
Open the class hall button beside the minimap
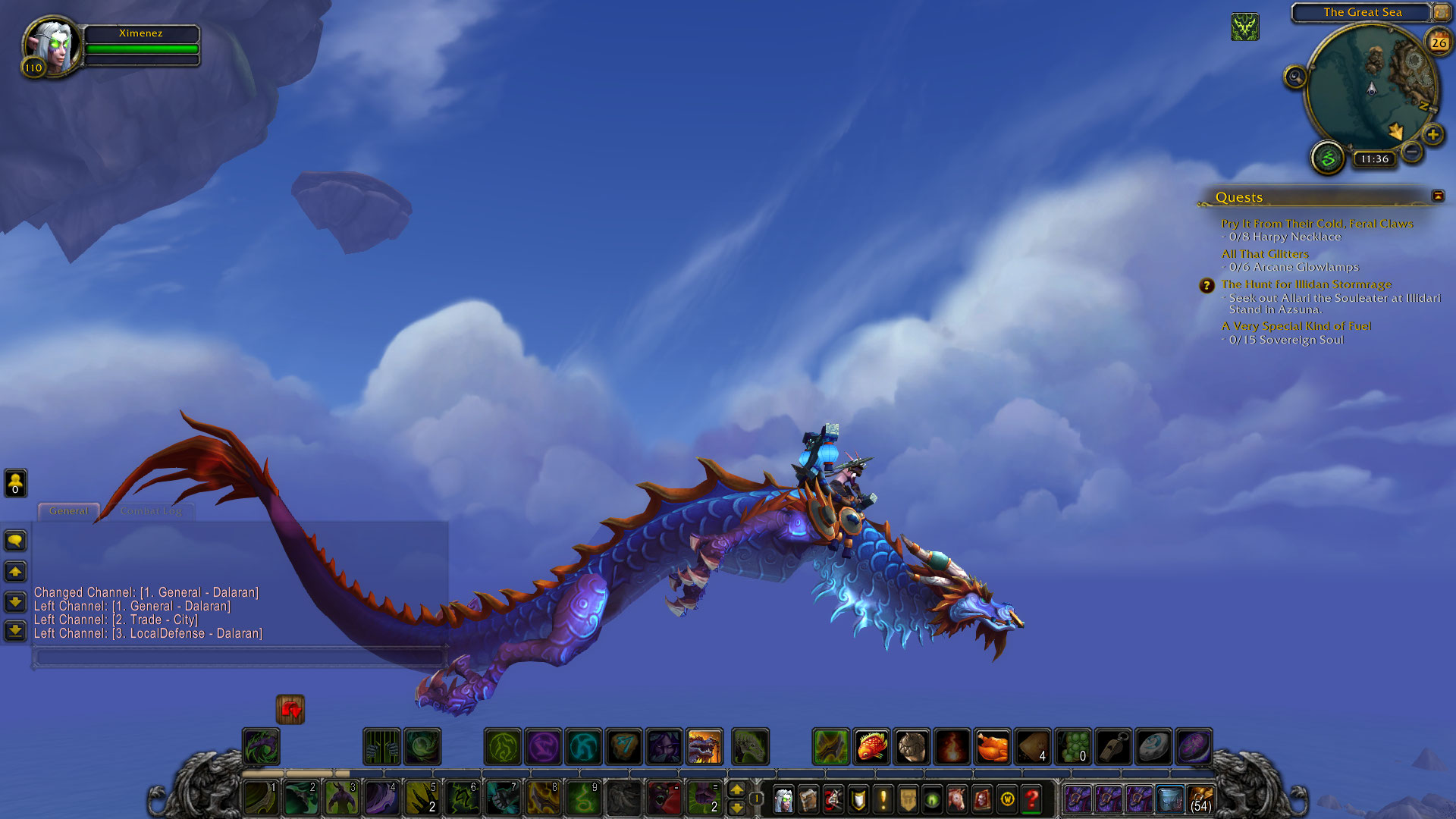(x=1328, y=158)
